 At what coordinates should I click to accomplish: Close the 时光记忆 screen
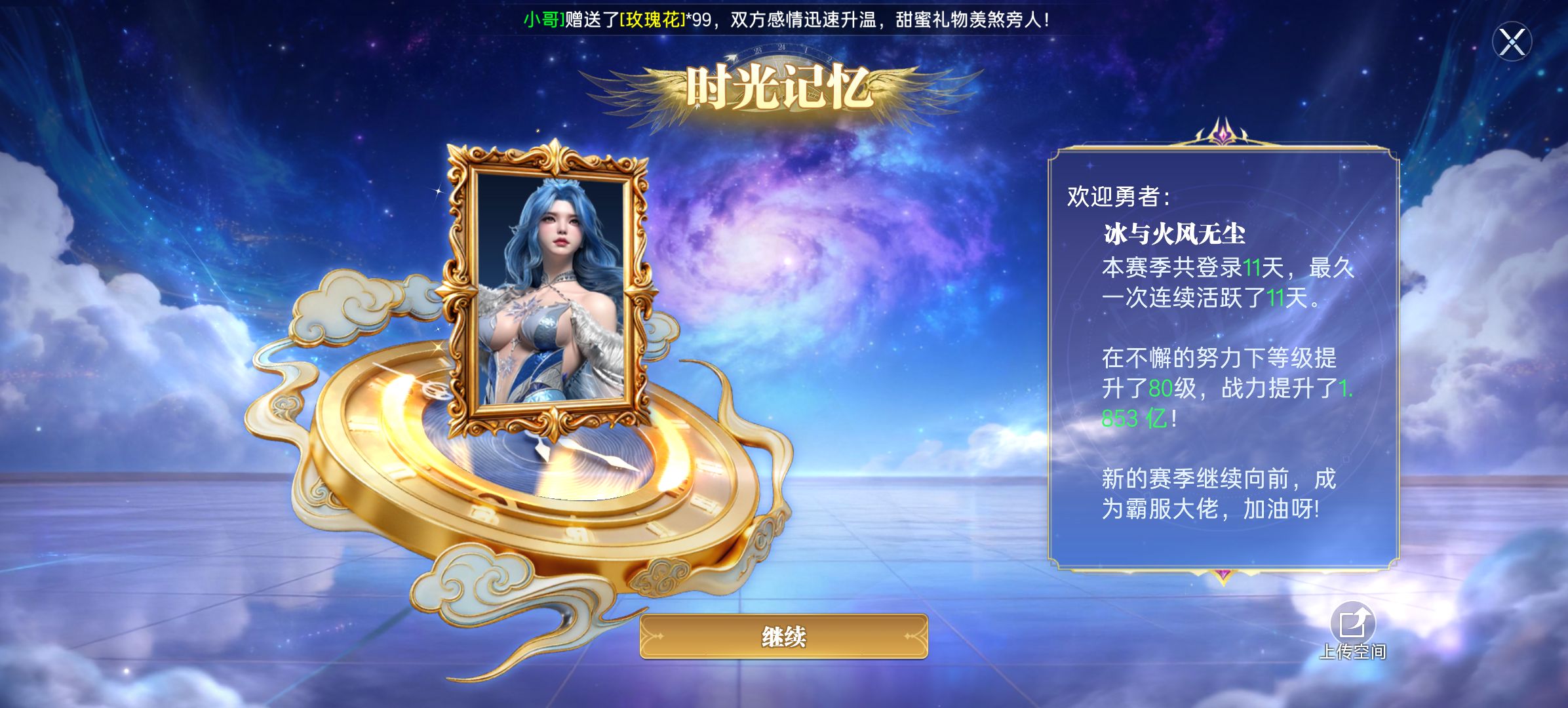[1512, 43]
